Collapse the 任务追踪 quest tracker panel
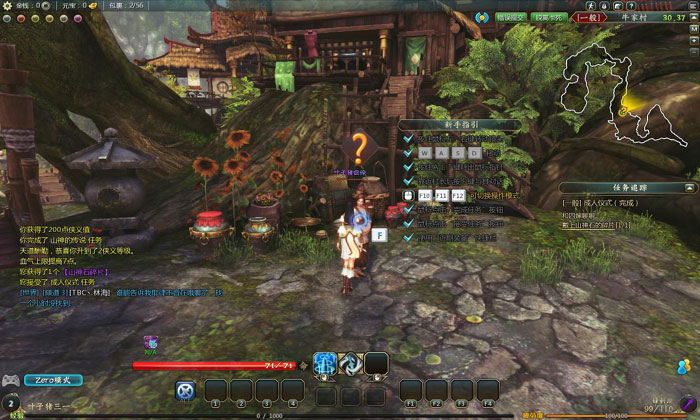Image resolution: width=700 pixels, height=420 pixels. click(687, 187)
